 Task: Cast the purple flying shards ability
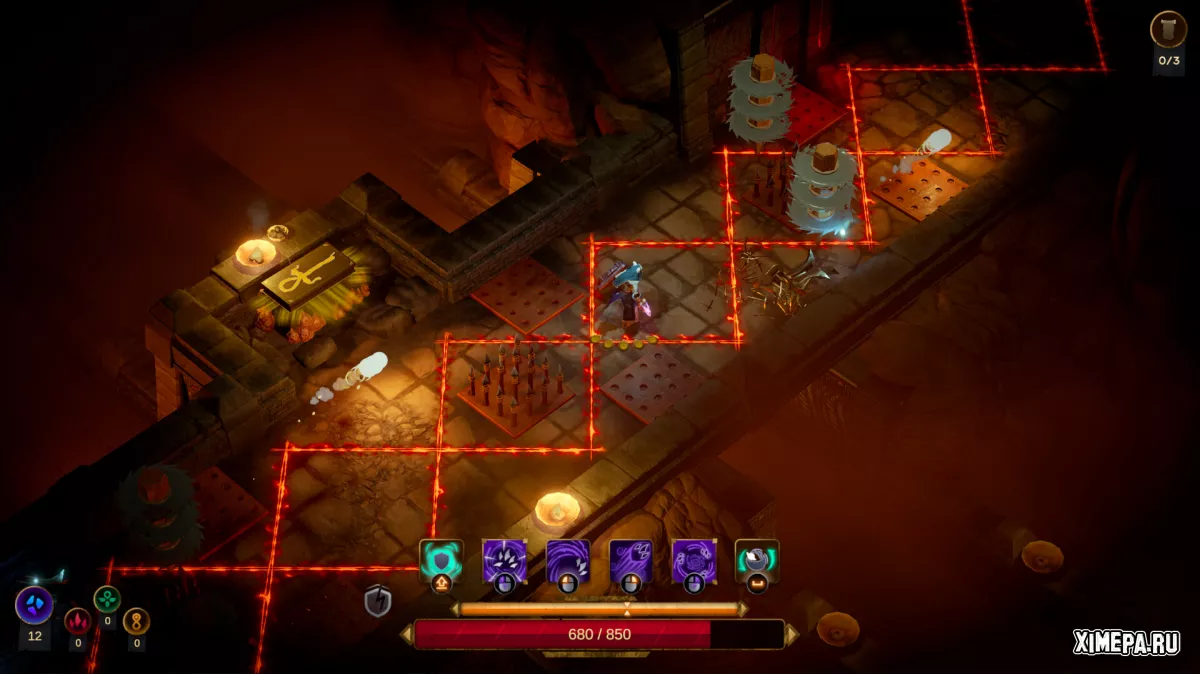pos(632,561)
